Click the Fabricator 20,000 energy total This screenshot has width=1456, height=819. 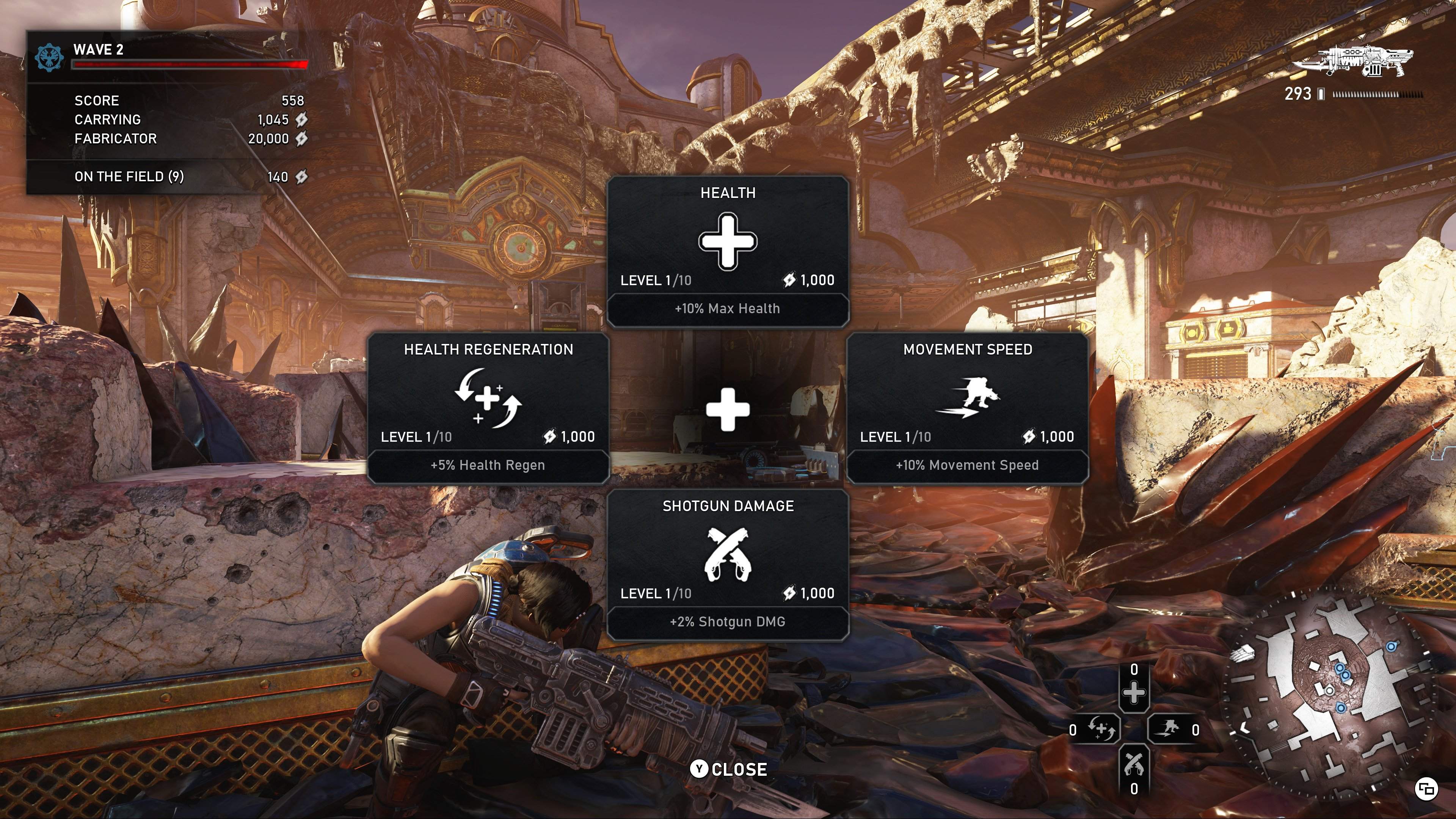[x=270, y=138]
